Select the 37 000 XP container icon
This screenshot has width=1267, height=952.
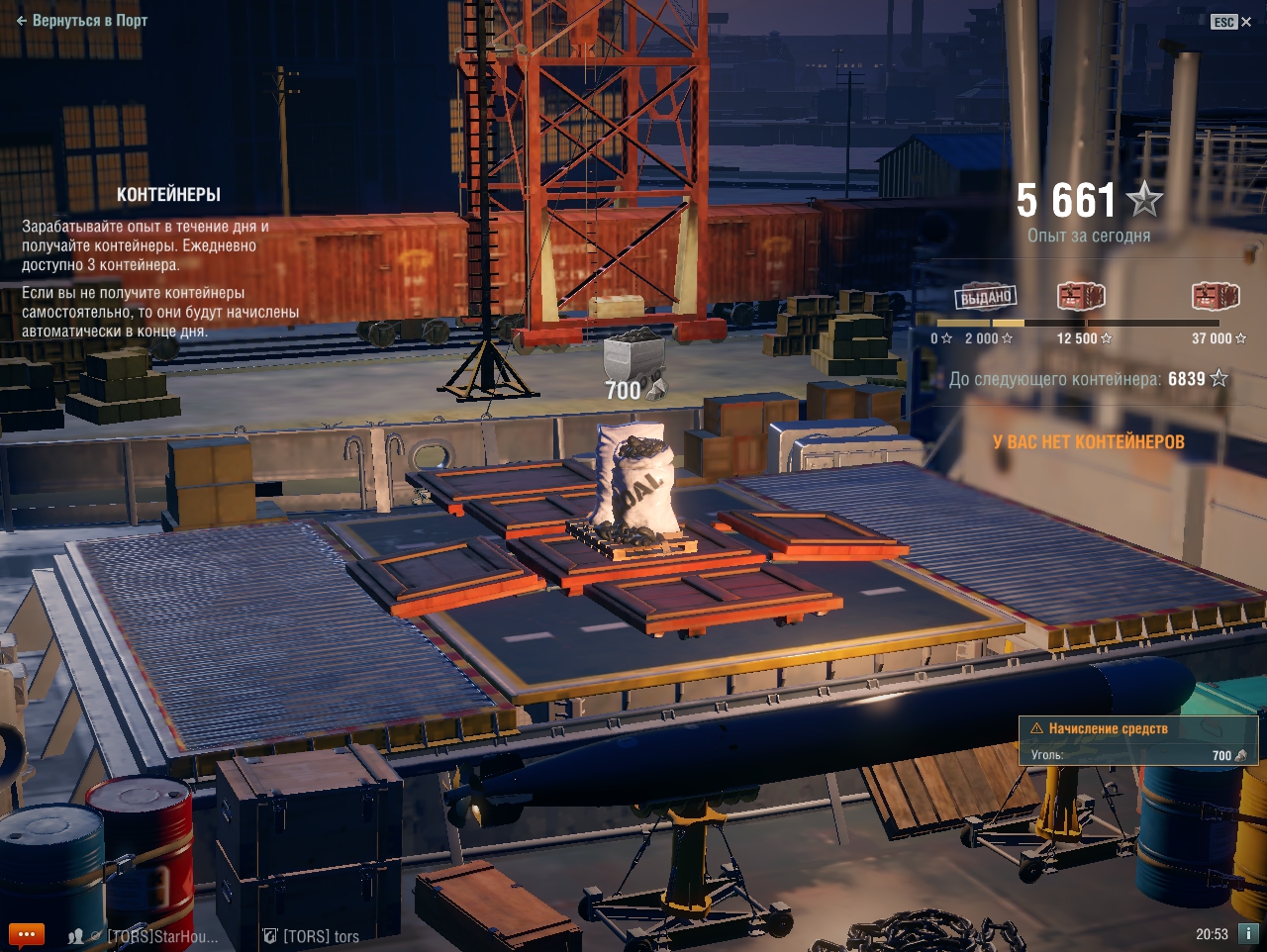[x=1215, y=296]
